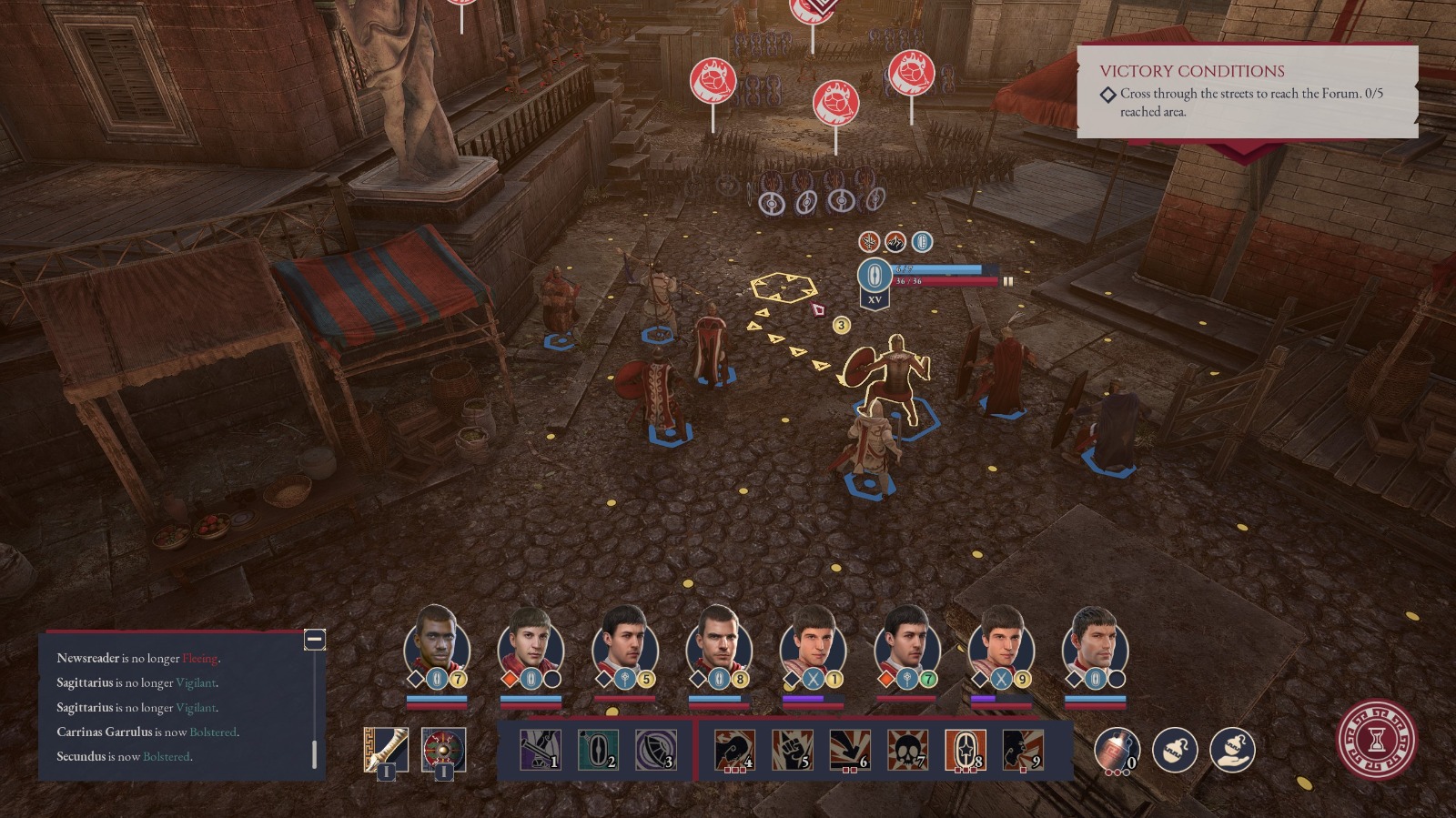Select the rightmost soldier's portrait
The width and height of the screenshot is (1456, 818).
tap(1096, 645)
